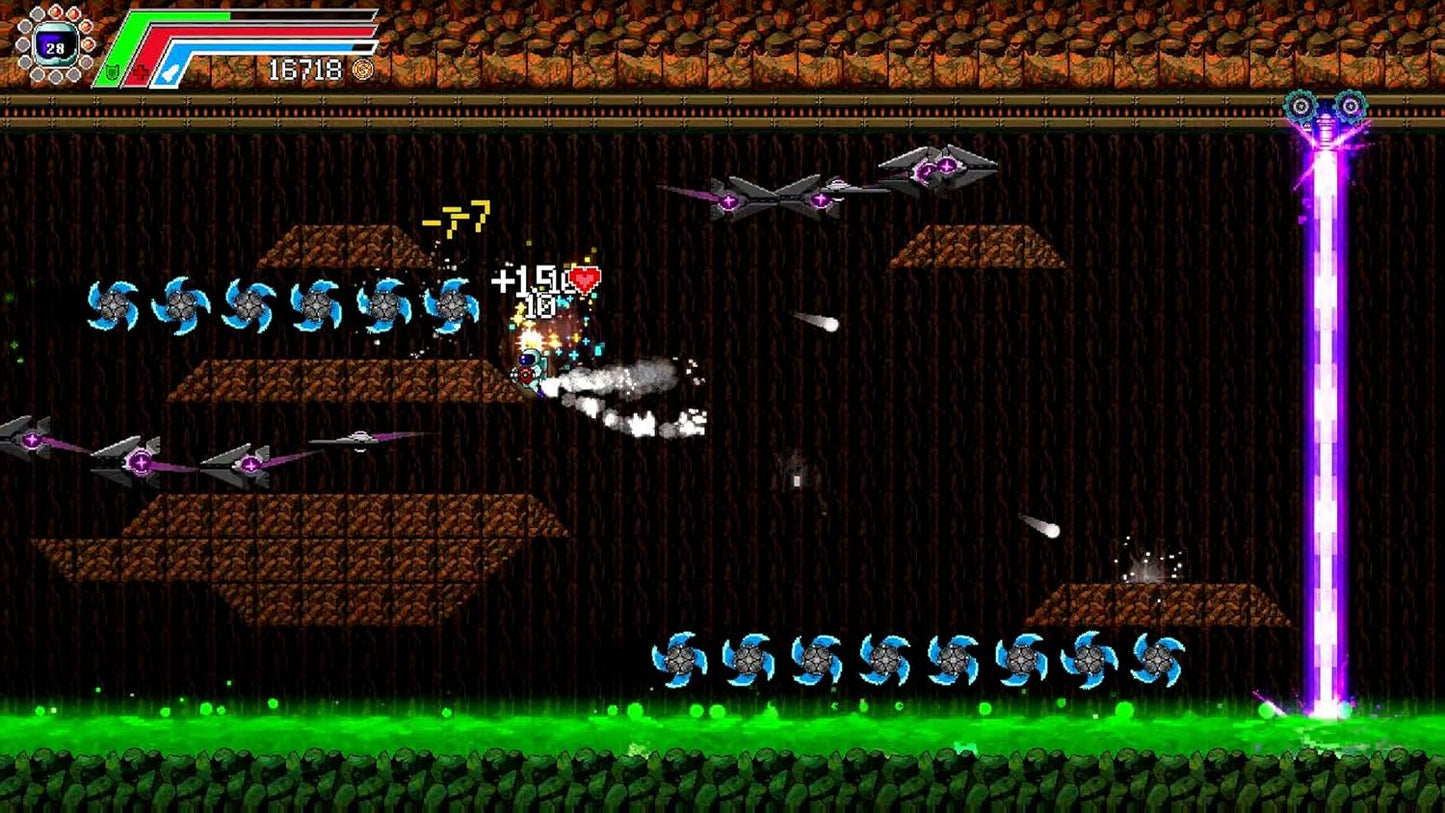Image resolution: width=1445 pixels, height=813 pixels.
Task: Click the gold spiral coin icon
Action: pyautogui.click(x=363, y=70)
